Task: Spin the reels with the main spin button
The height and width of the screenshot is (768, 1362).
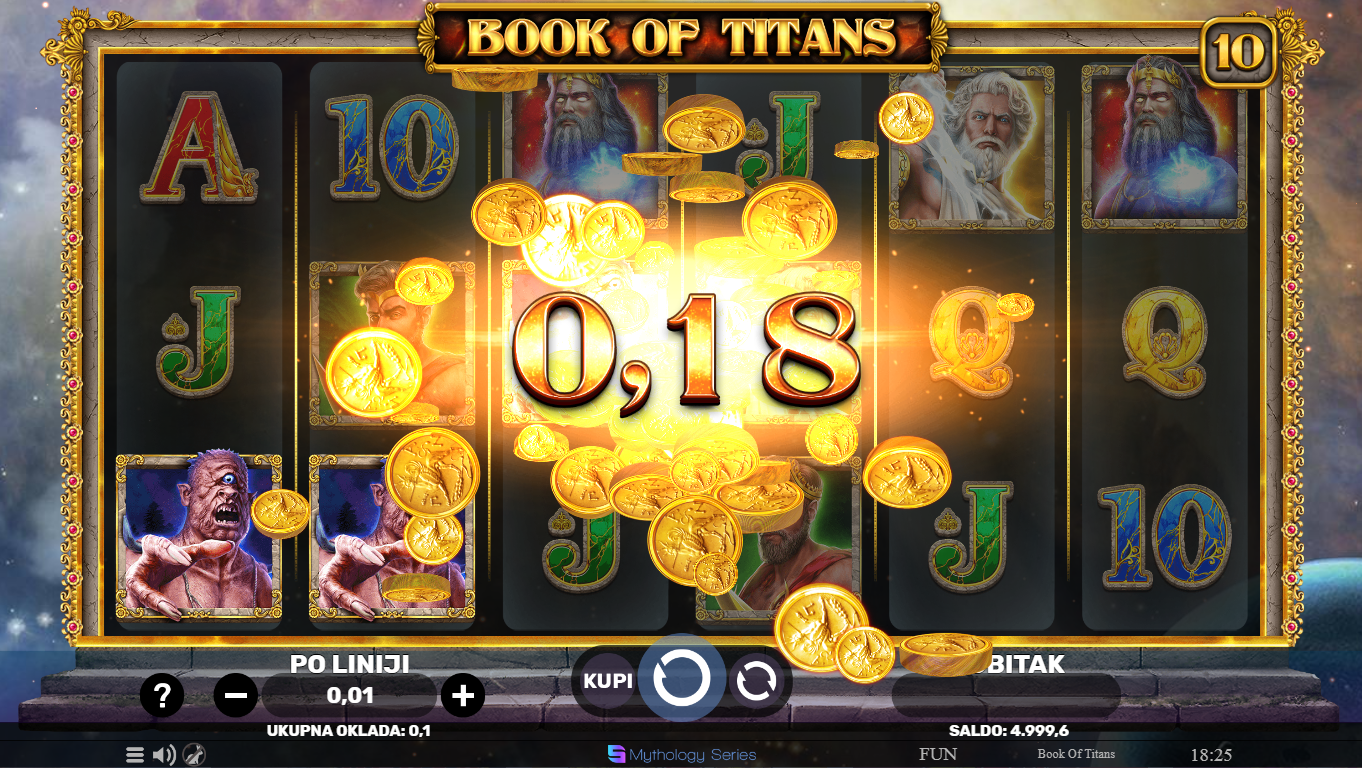Action: (x=682, y=679)
